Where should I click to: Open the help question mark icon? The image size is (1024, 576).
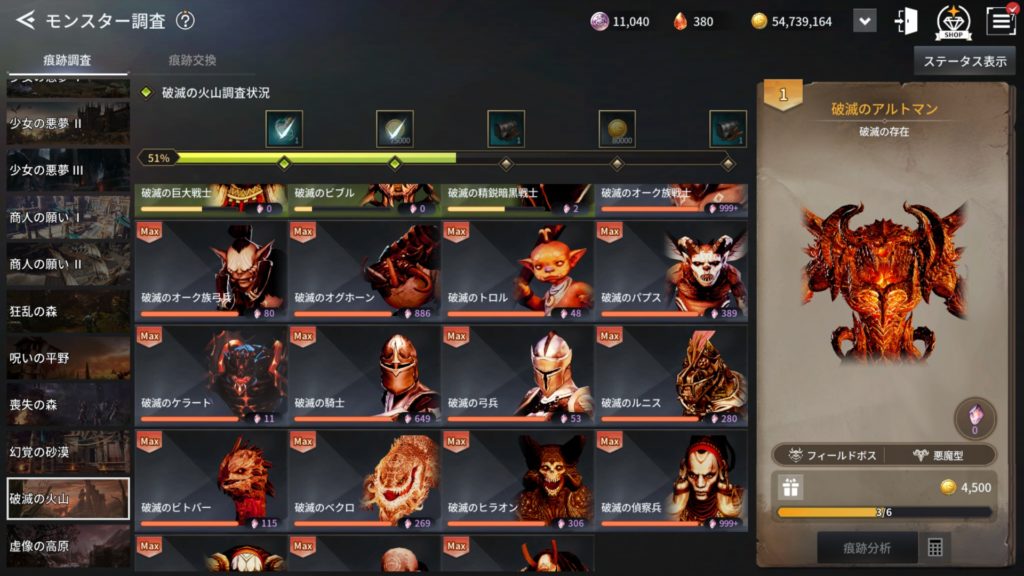coord(185,21)
